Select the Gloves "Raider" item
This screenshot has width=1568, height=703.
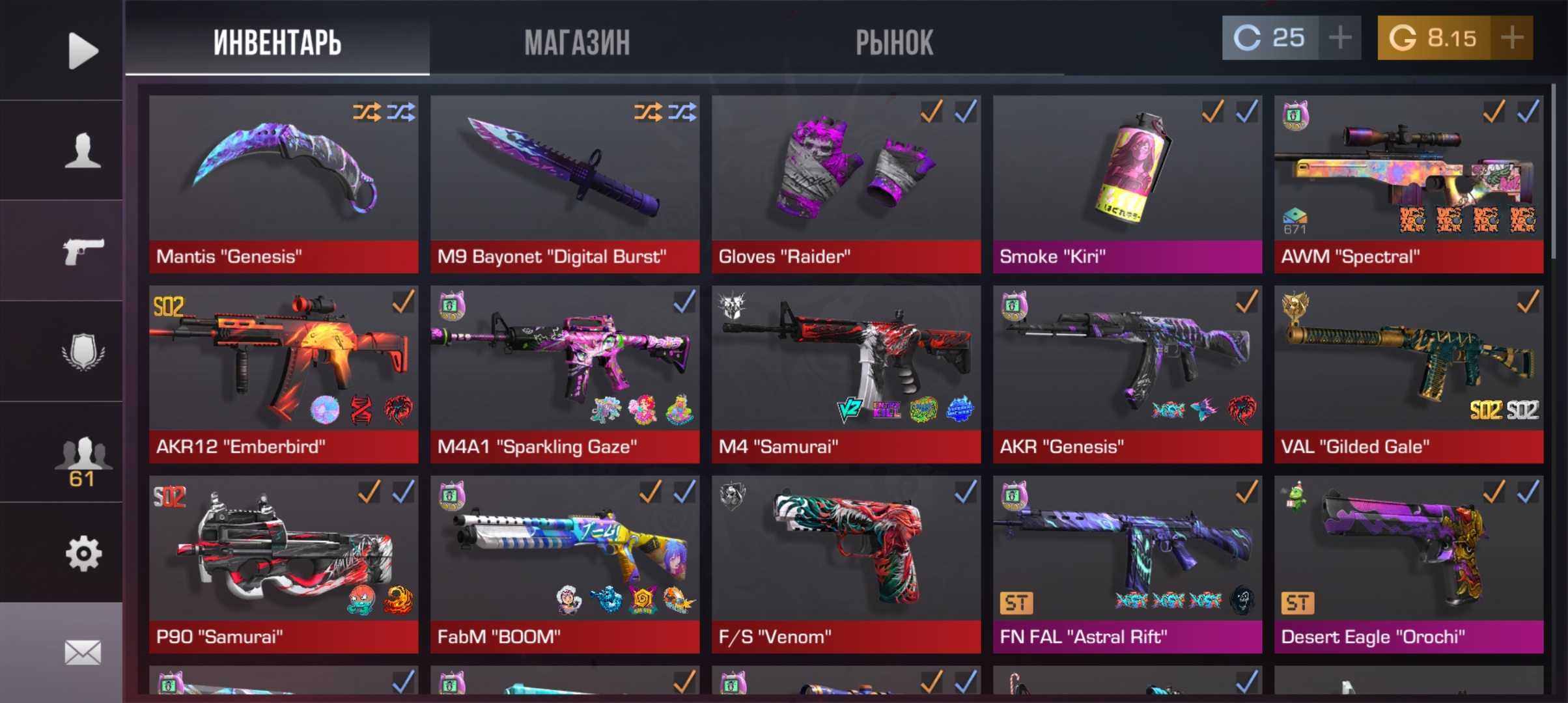point(846,184)
